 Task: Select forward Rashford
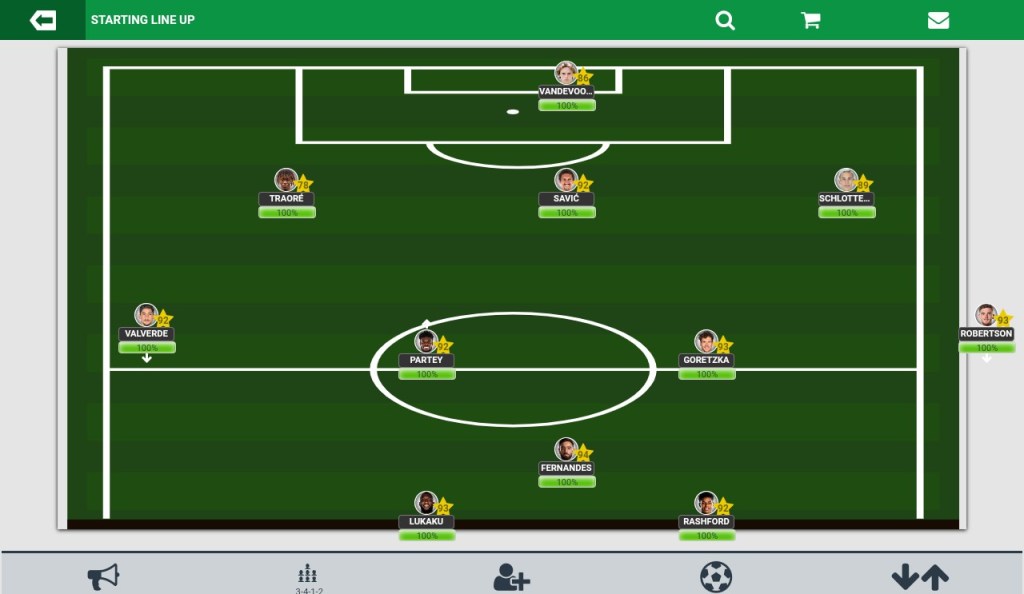click(x=707, y=505)
